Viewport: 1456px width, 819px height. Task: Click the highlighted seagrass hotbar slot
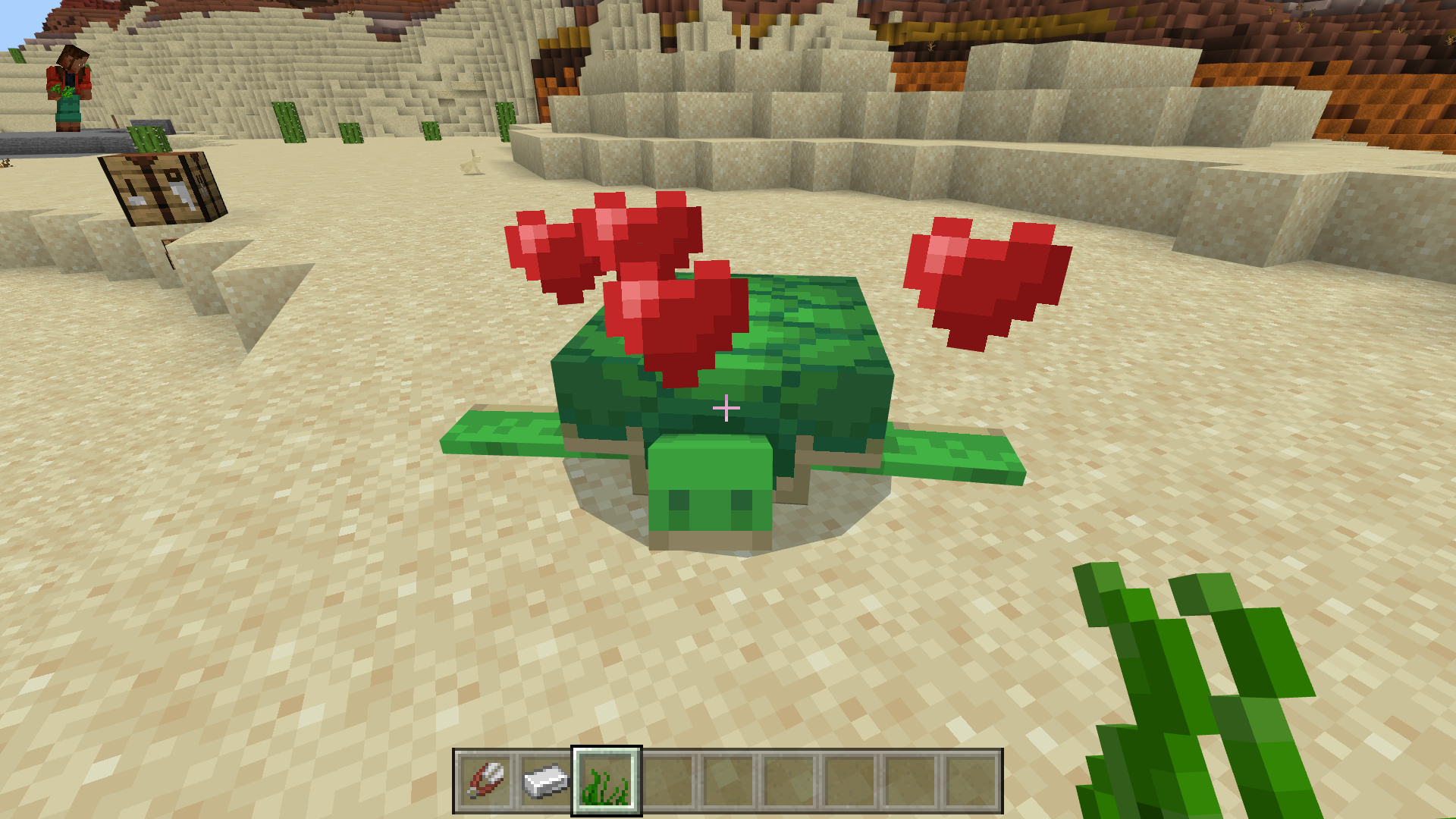[x=607, y=781]
